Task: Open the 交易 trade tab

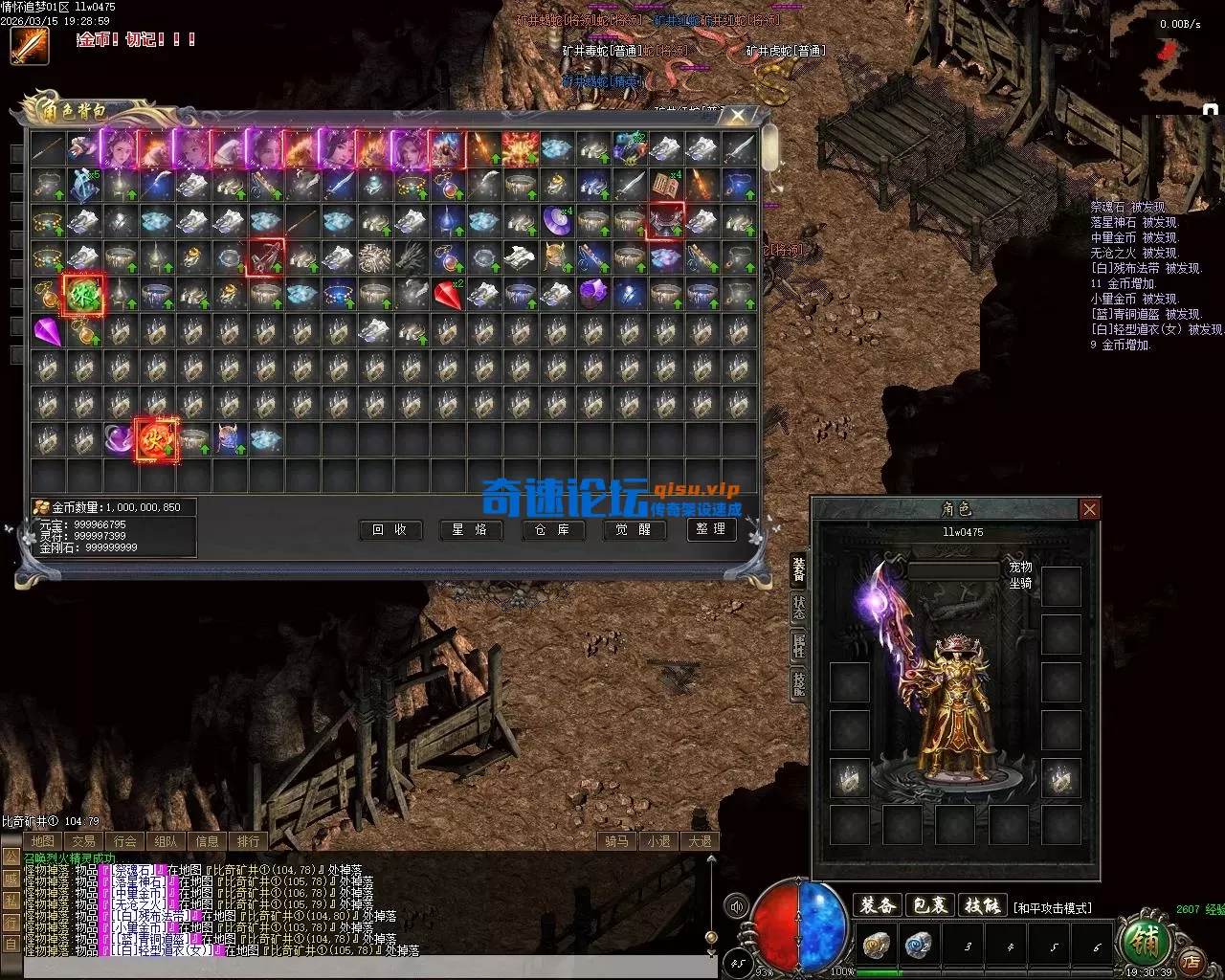Action: [84, 841]
